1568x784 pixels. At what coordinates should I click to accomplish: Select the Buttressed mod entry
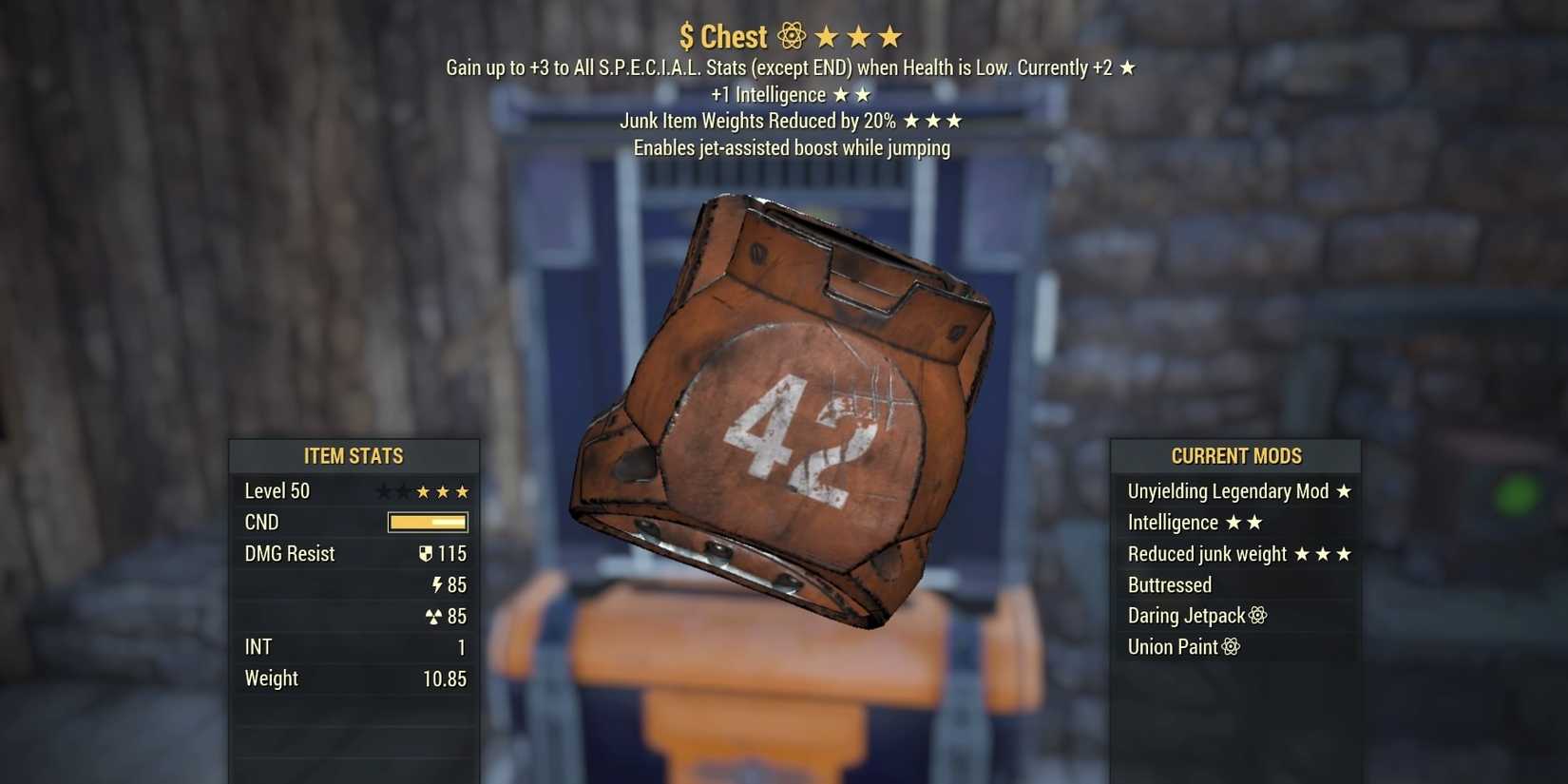tap(1170, 584)
